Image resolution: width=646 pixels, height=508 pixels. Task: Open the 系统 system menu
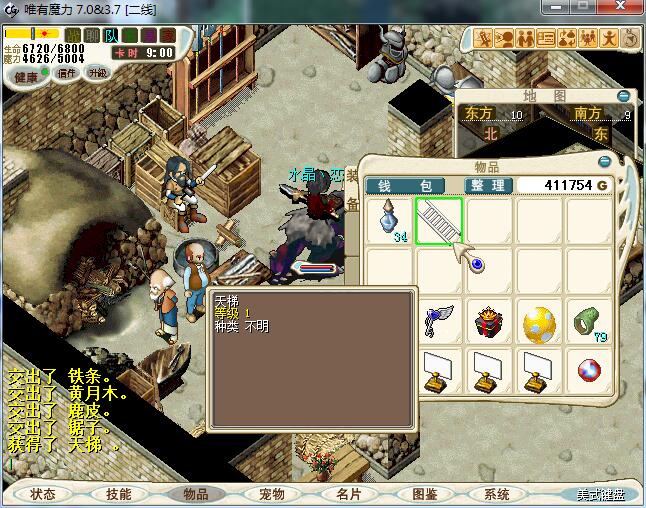[497, 494]
